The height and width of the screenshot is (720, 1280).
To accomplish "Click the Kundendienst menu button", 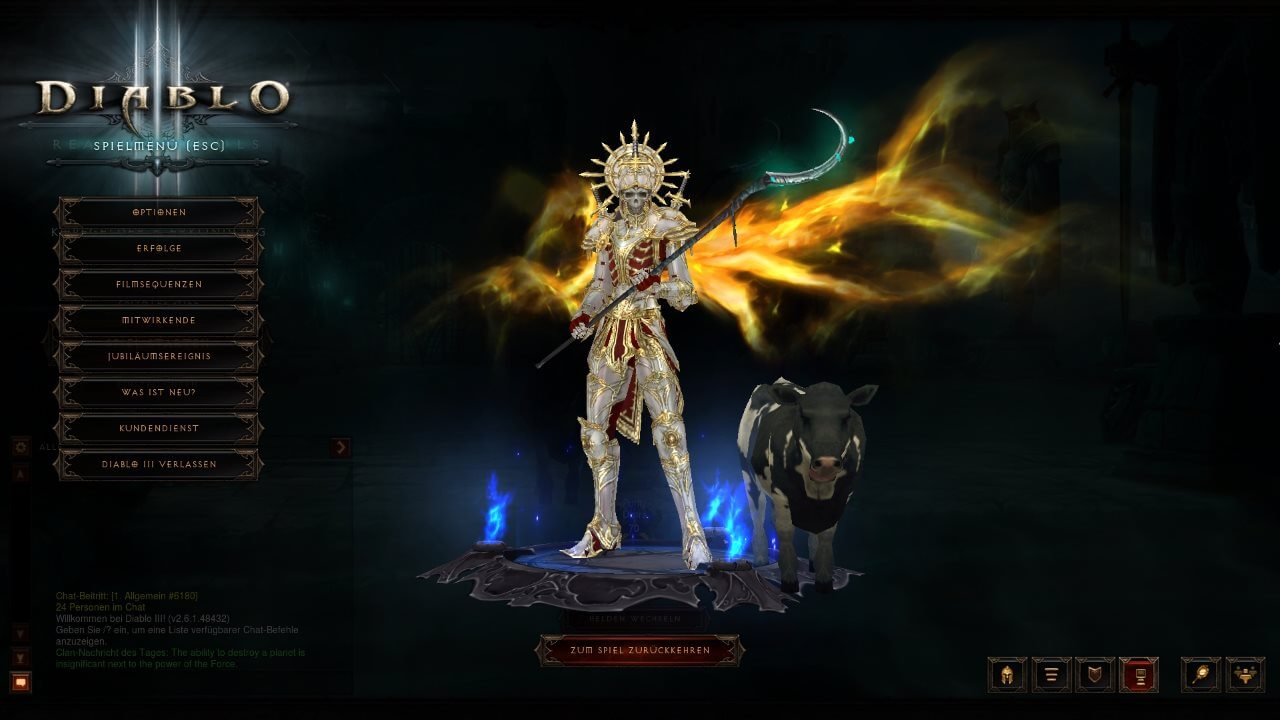I will (159, 428).
